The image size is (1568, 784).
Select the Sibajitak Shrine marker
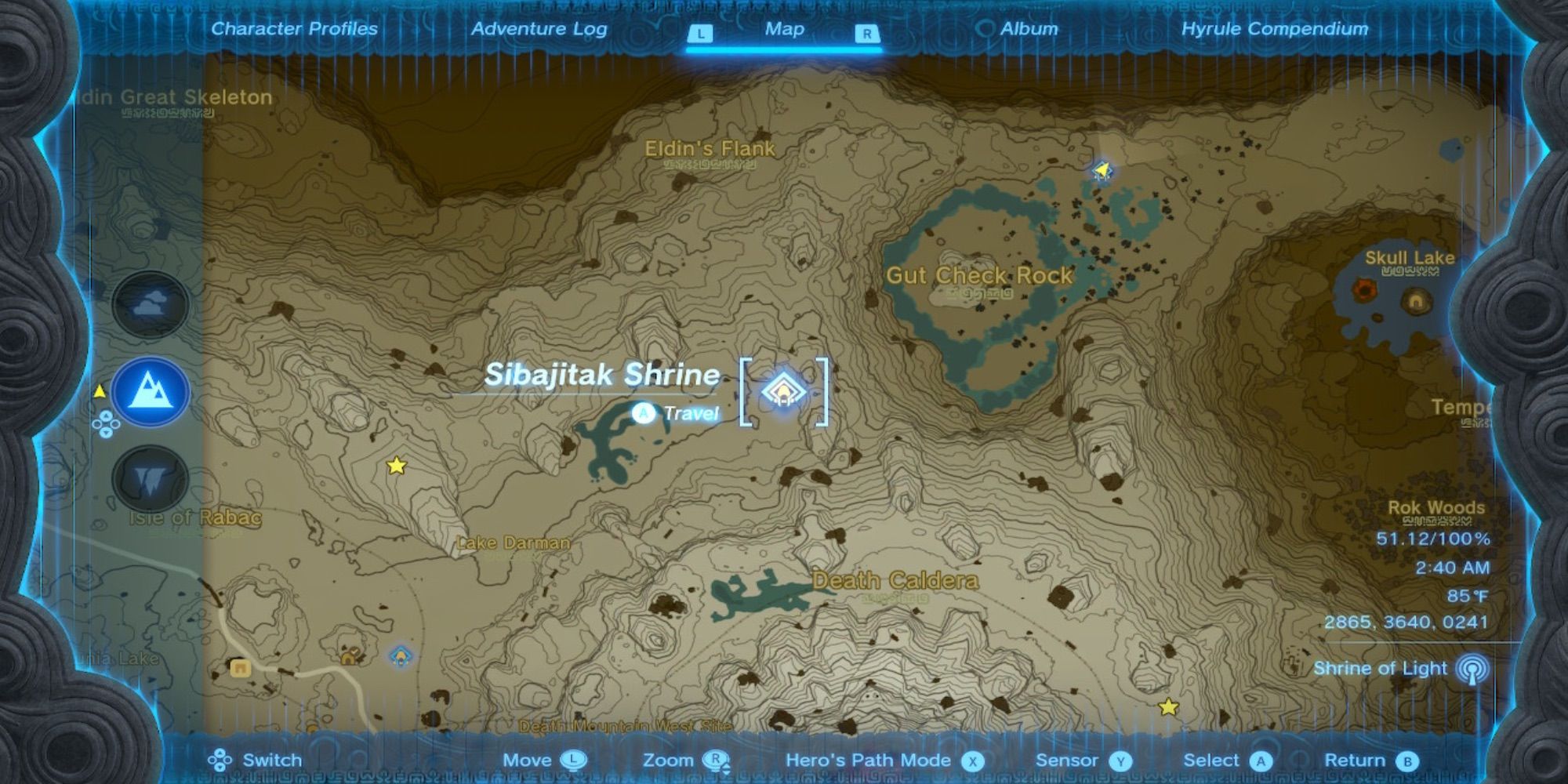(x=782, y=391)
